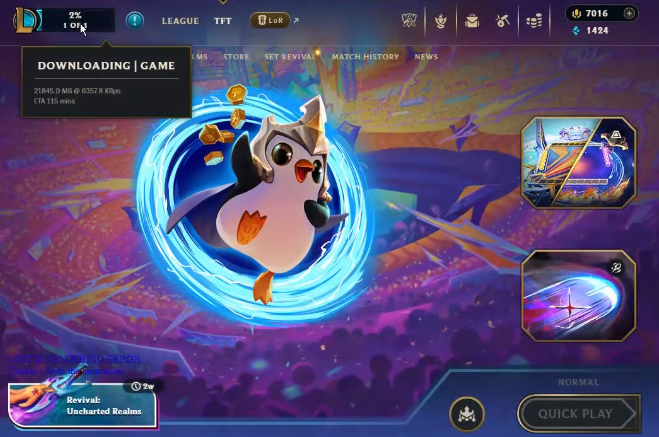
Task: Open the Revival: Uncharted Realms event banner
Action: pos(83,404)
